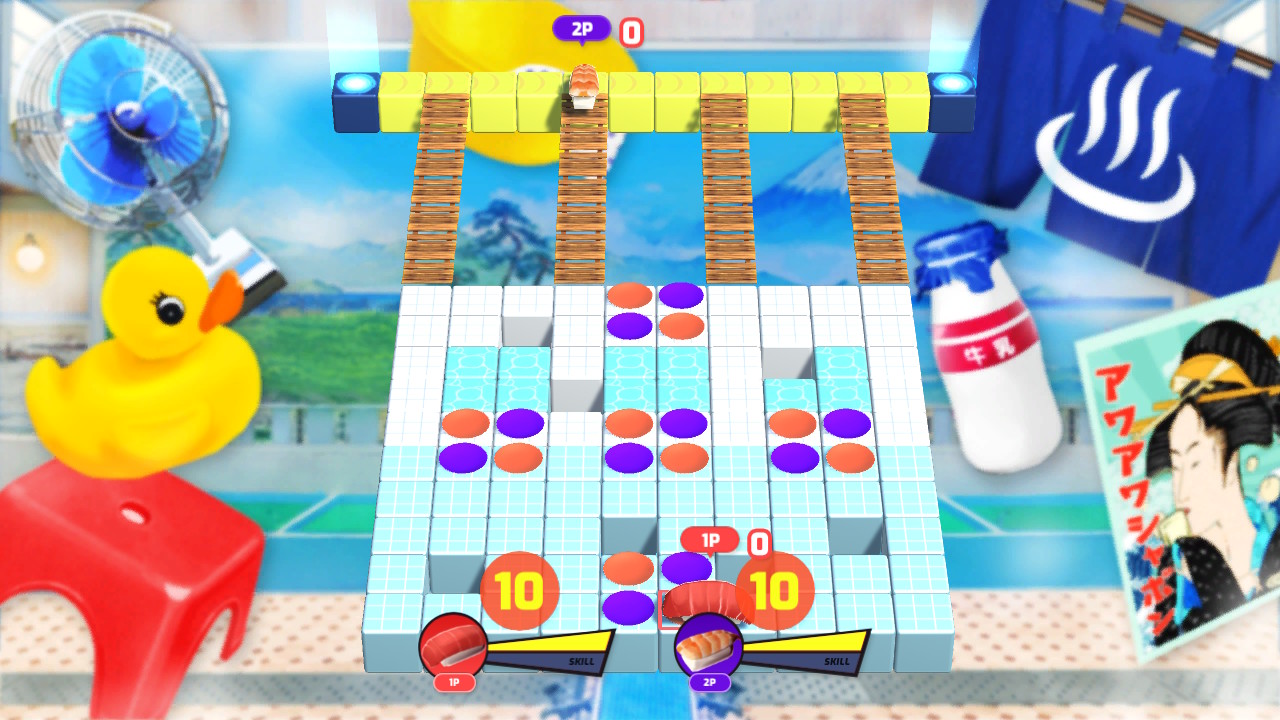Click a purple token near the board's top row

click(682, 295)
